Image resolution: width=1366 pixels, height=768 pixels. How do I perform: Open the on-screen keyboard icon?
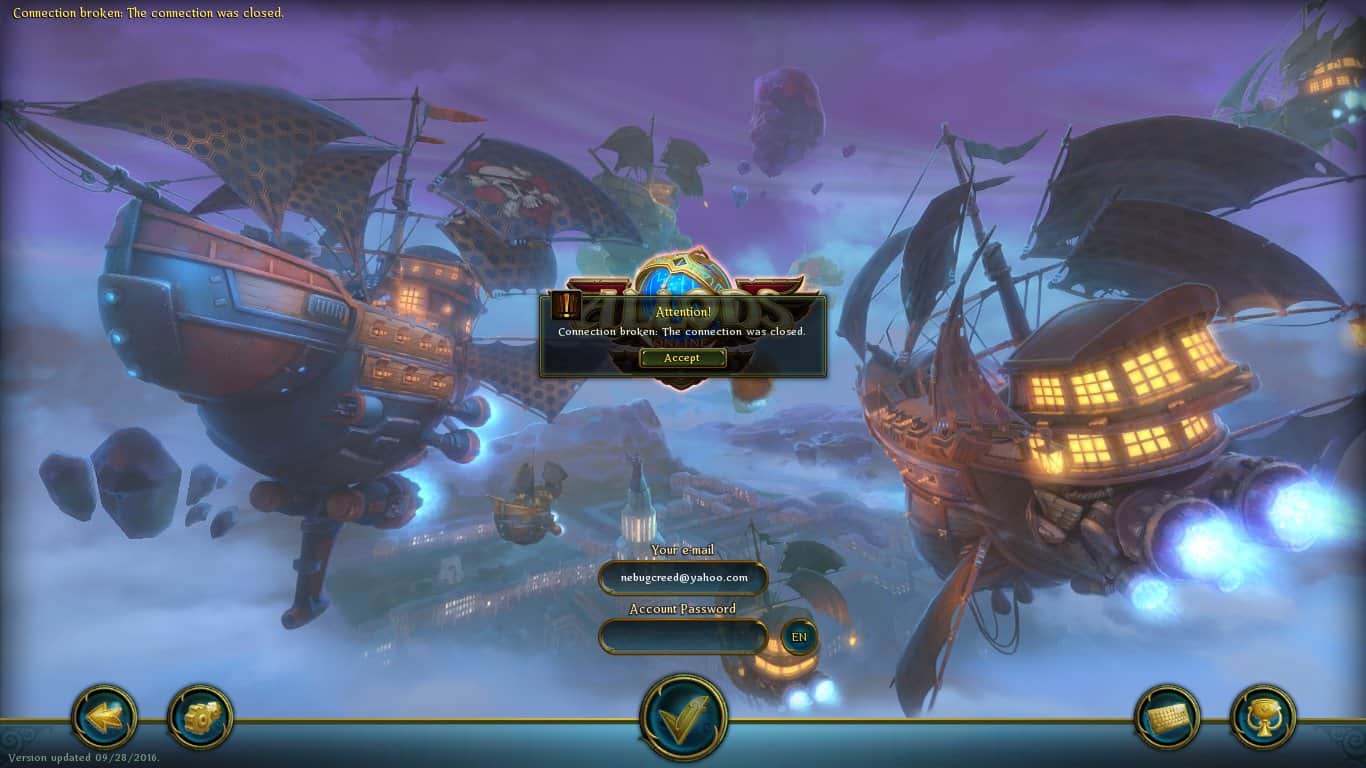click(1167, 717)
